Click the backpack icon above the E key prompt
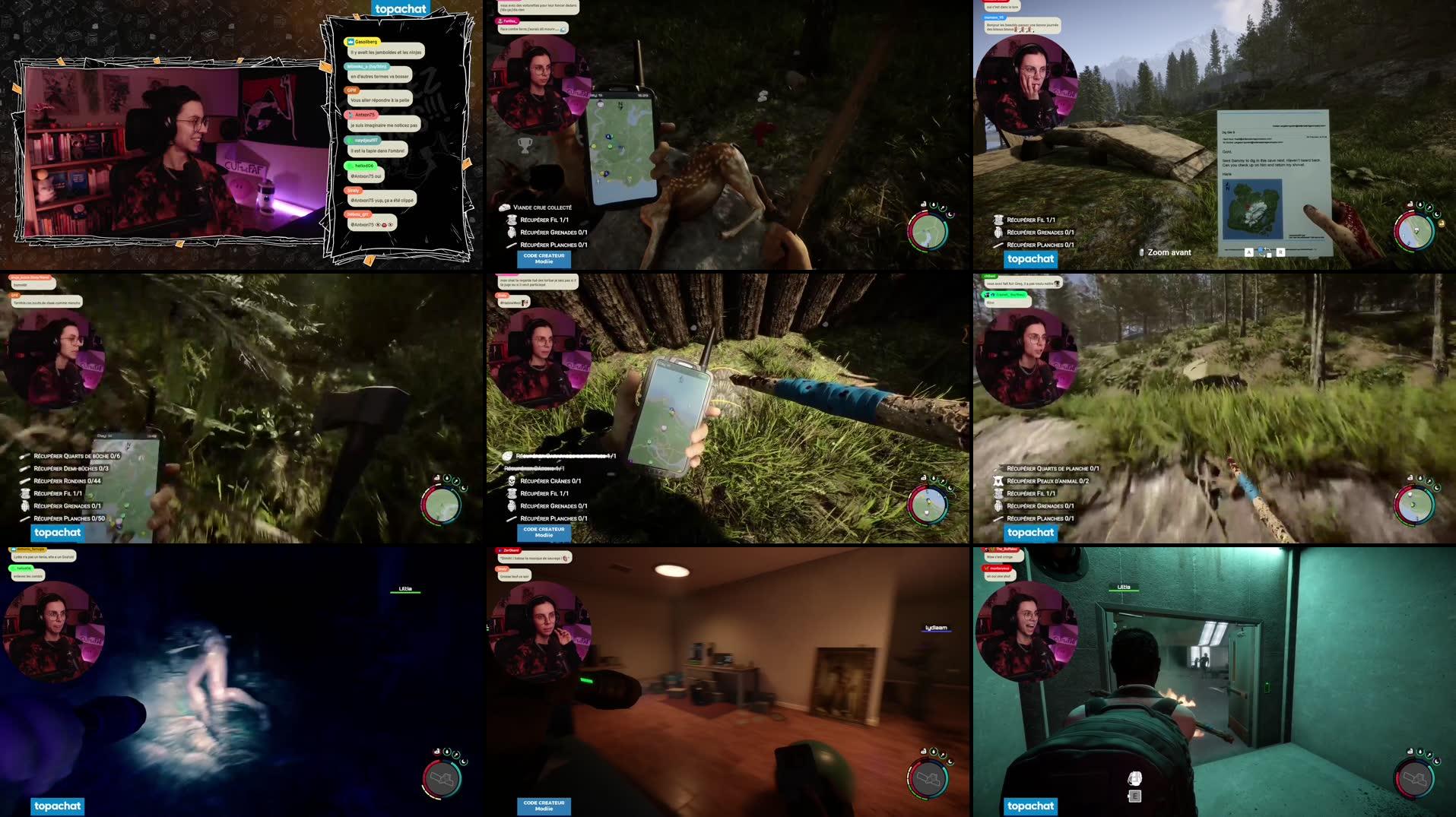The image size is (1456, 817). [1134, 777]
